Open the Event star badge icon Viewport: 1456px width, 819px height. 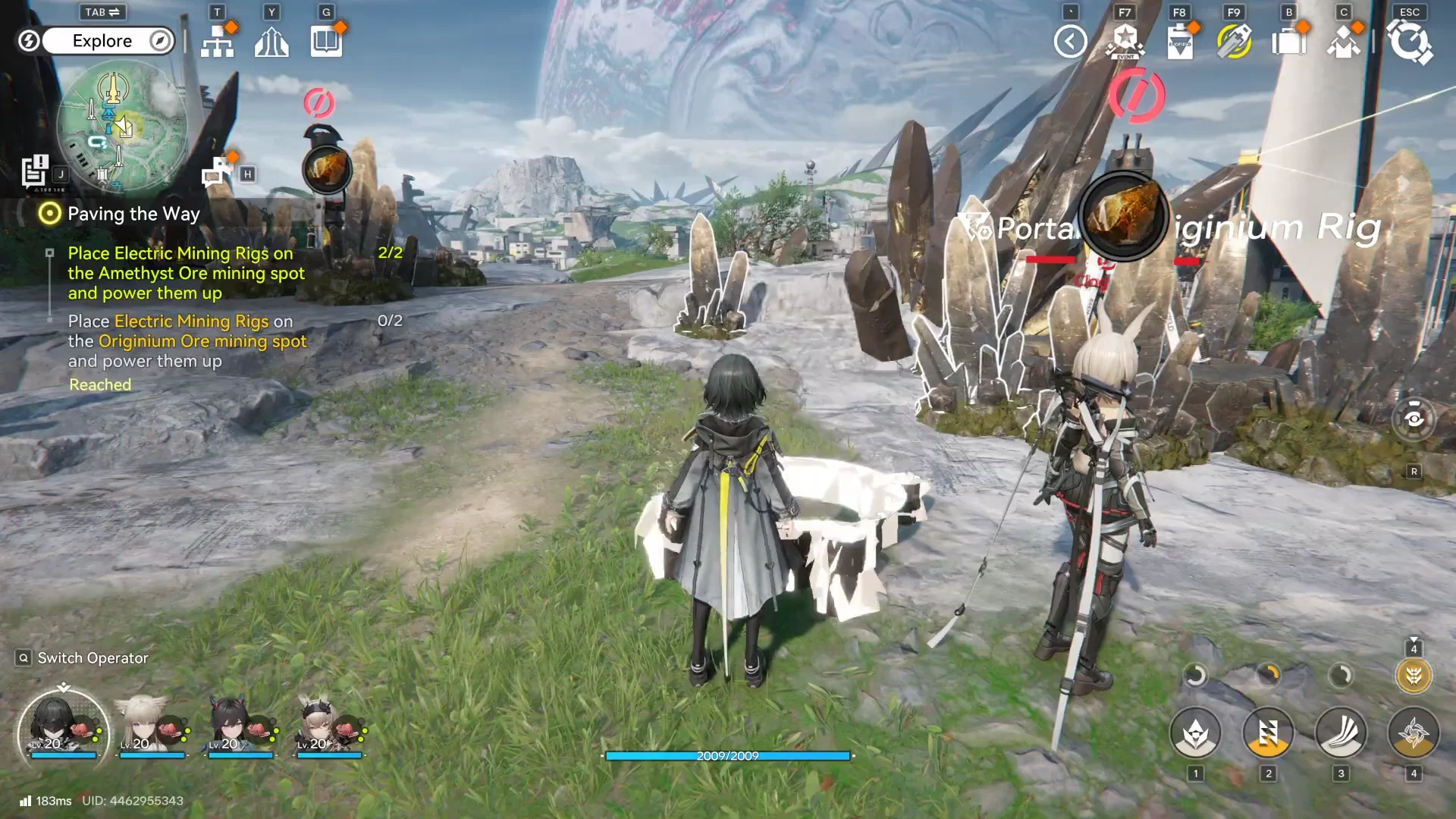pyautogui.click(x=1125, y=42)
